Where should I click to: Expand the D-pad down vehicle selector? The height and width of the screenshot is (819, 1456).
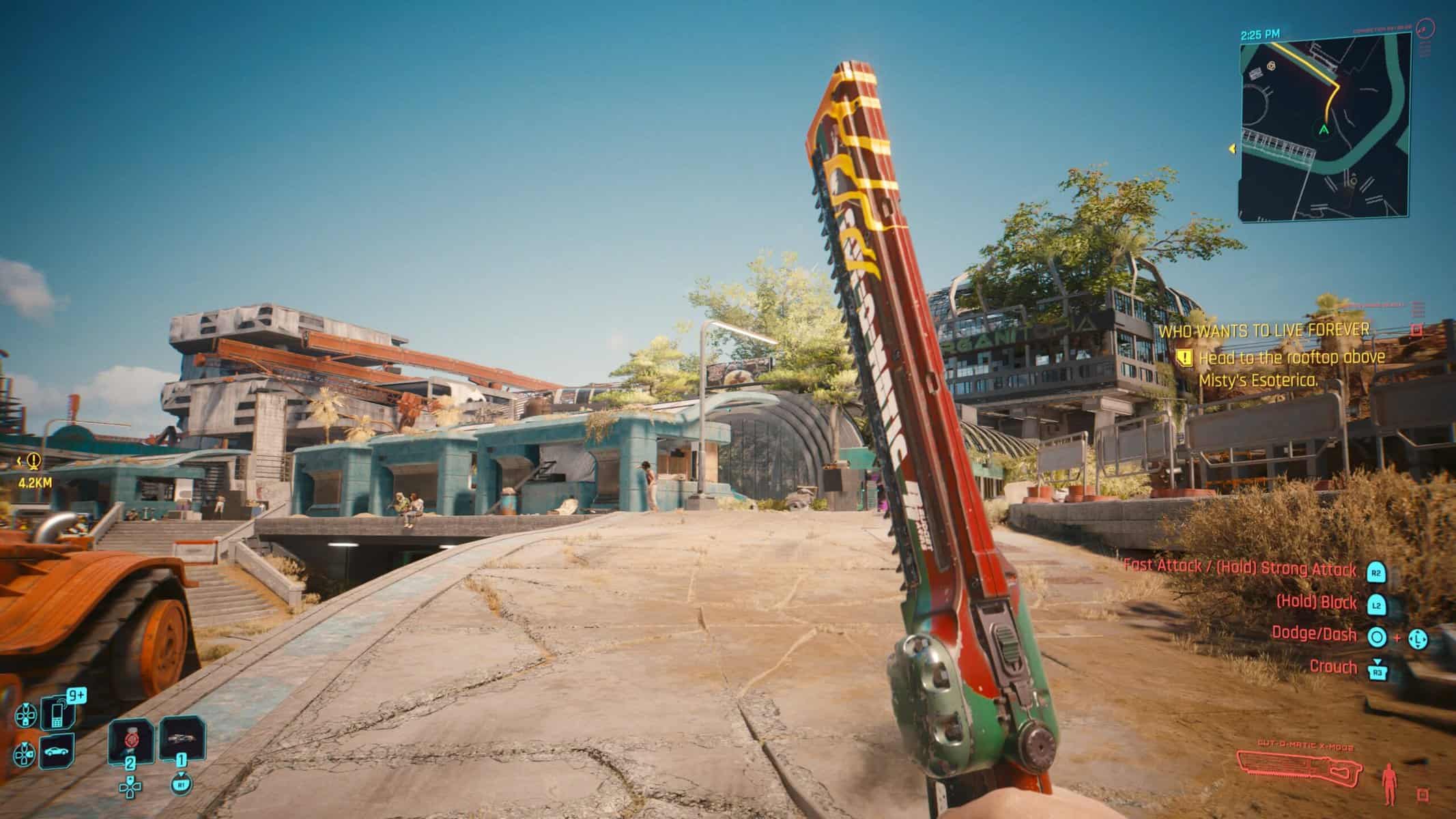(25, 753)
